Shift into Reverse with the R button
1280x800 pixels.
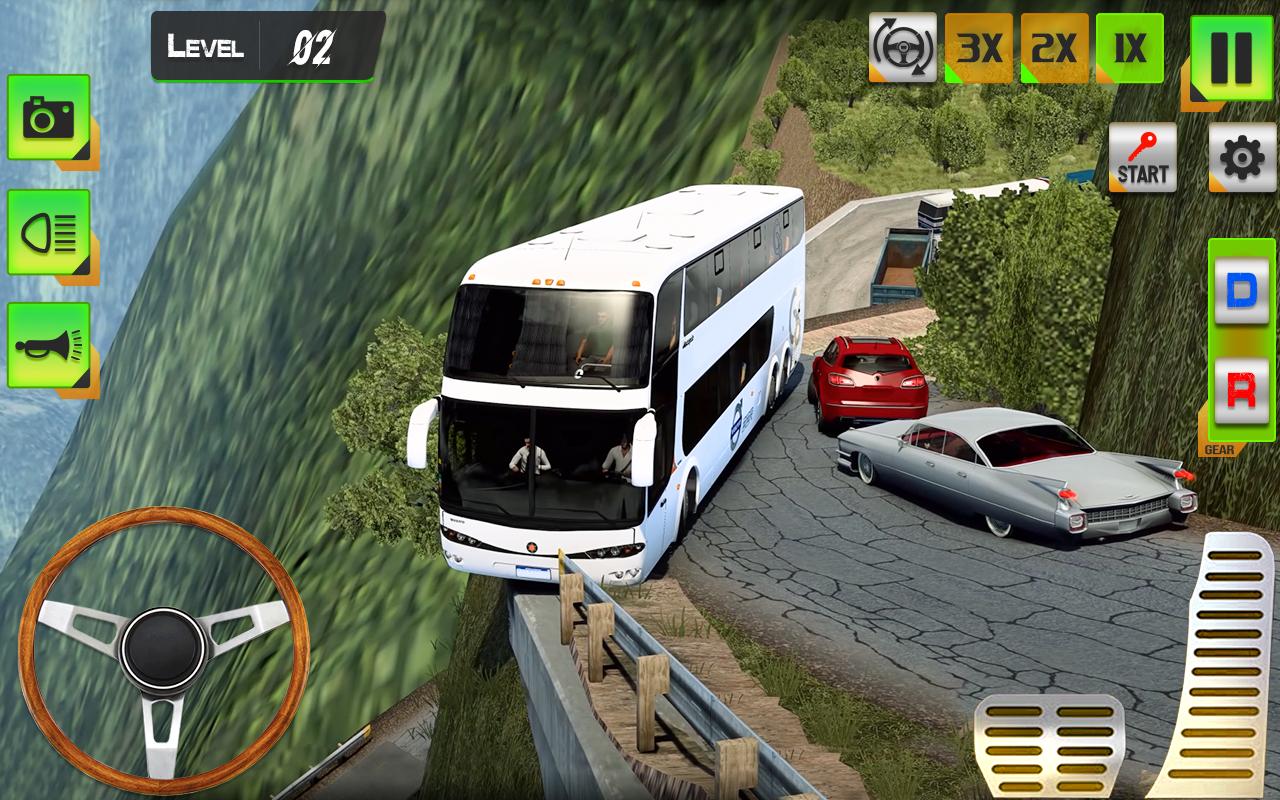[1241, 390]
